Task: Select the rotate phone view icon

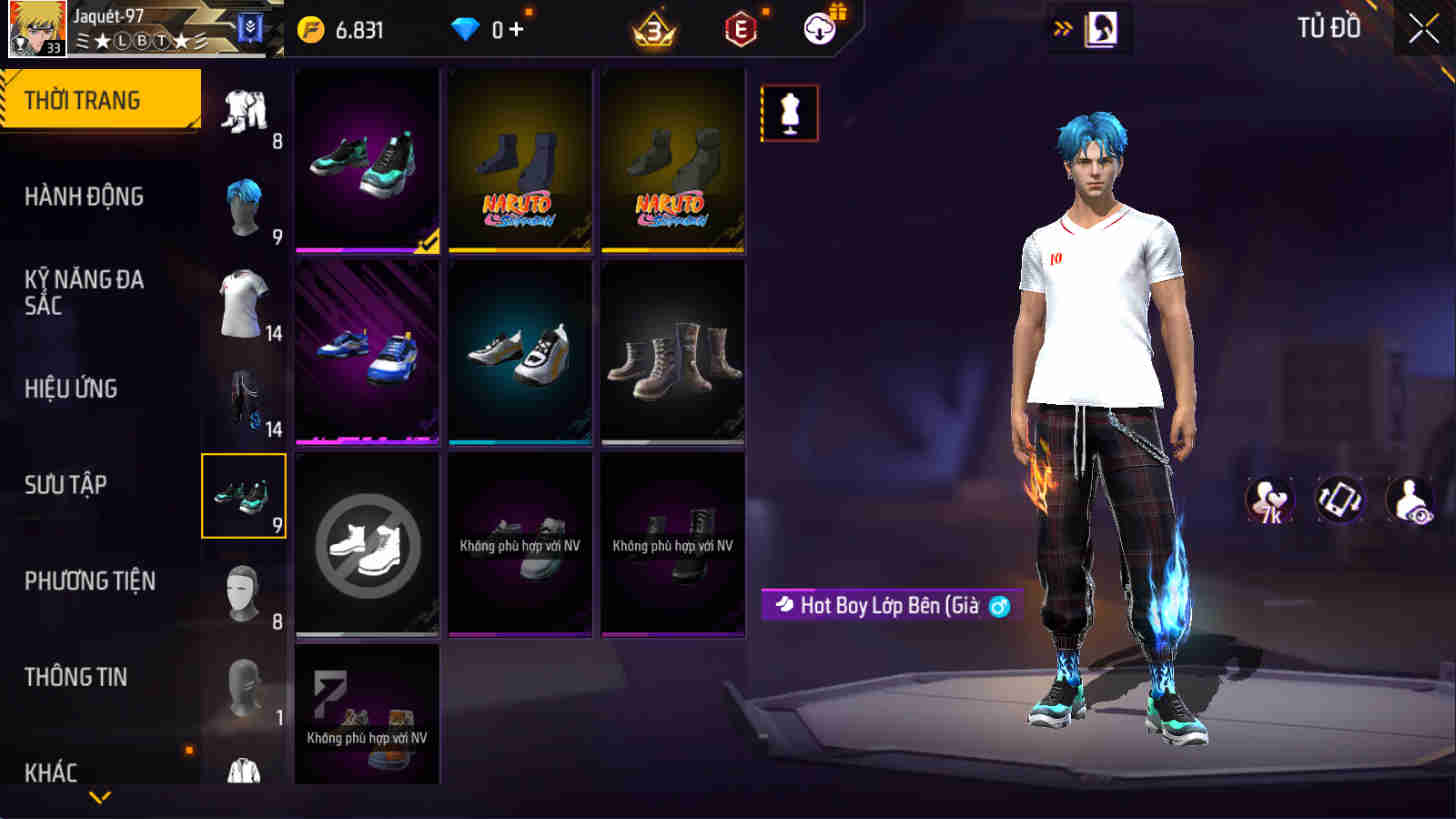Action: pyautogui.click(x=1341, y=499)
